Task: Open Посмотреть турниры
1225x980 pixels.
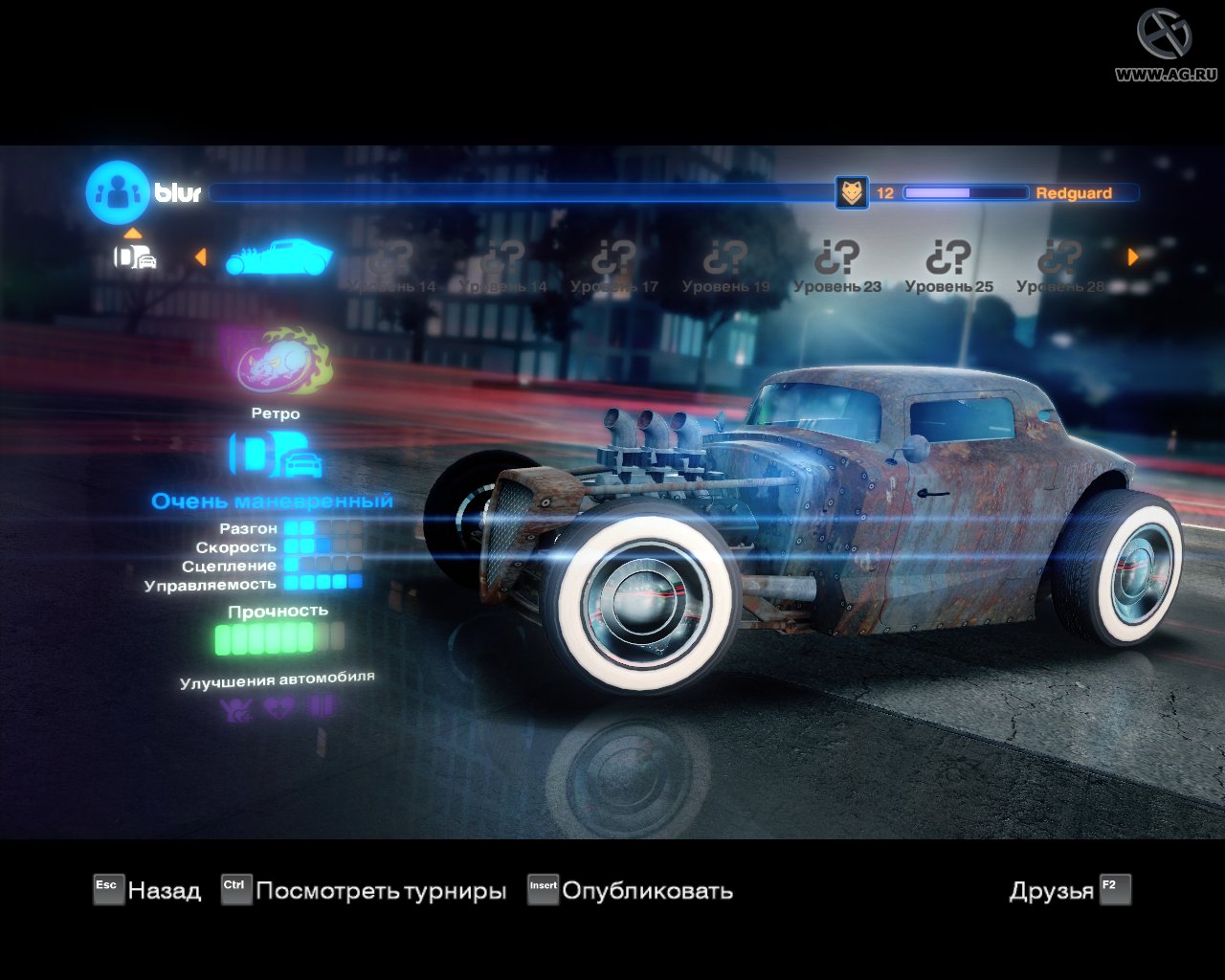Action: tap(365, 890)
